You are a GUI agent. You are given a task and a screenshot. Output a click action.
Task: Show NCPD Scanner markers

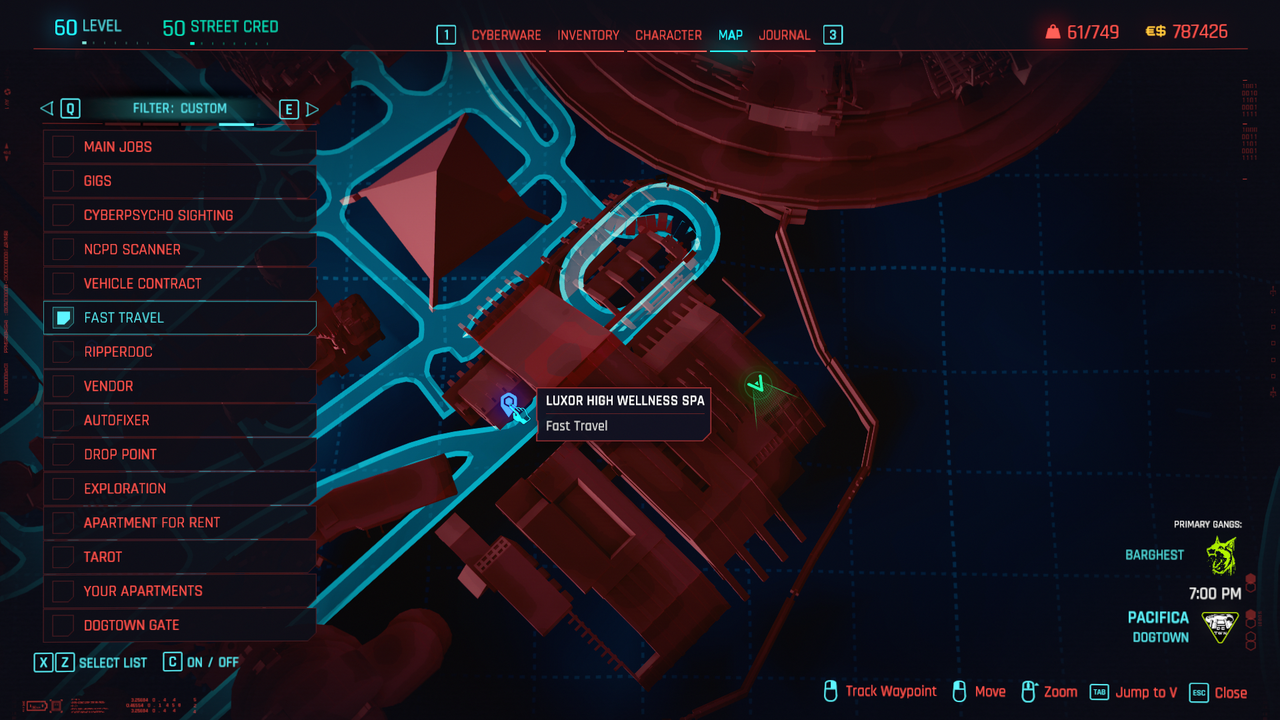click(63, 249)
